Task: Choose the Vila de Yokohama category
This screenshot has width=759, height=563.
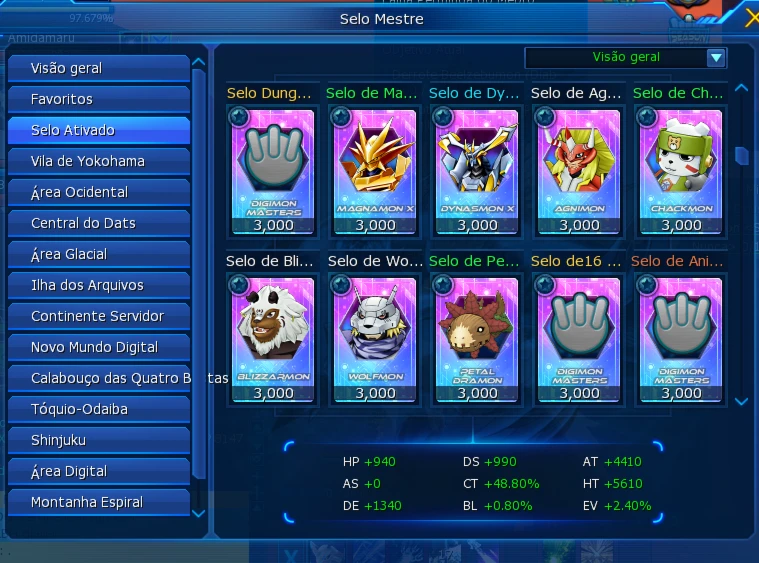Action: coord(98,161)
